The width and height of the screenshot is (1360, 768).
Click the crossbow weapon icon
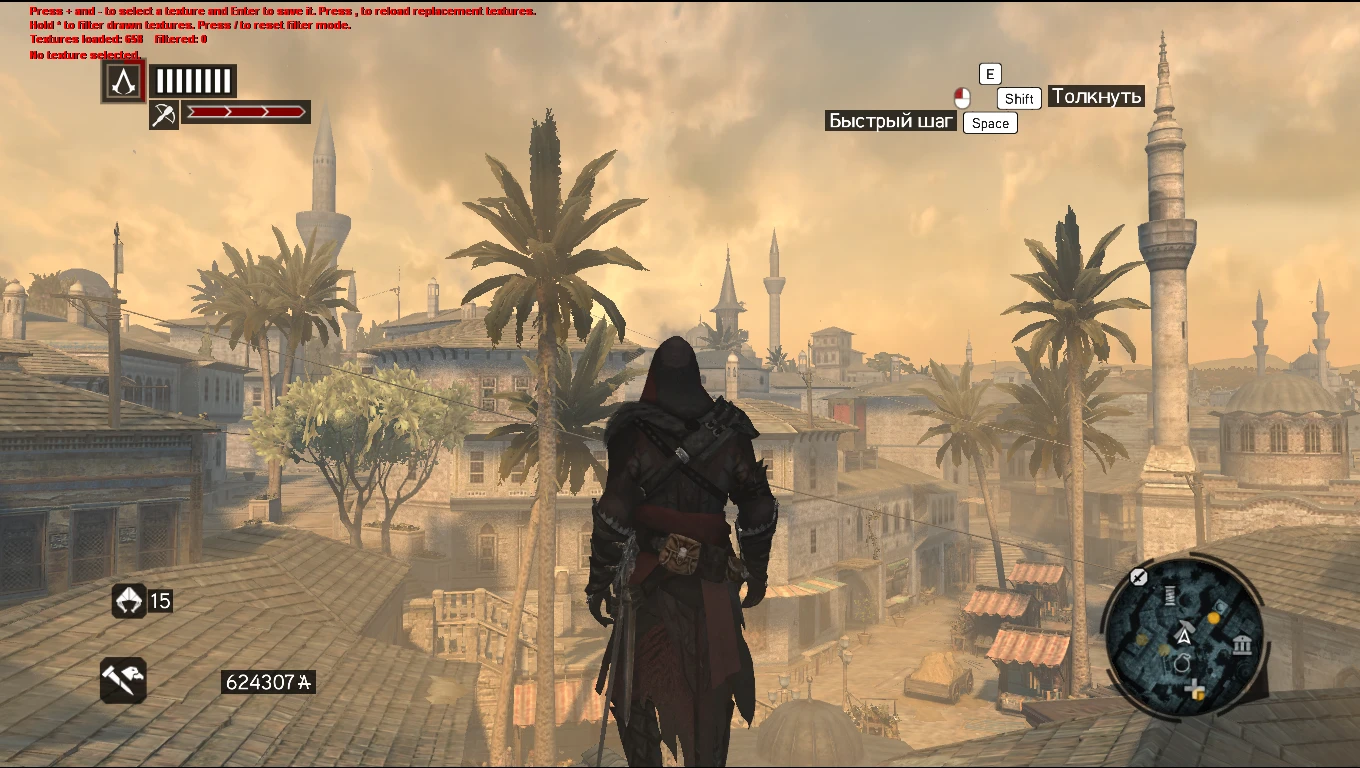(163, 112)
